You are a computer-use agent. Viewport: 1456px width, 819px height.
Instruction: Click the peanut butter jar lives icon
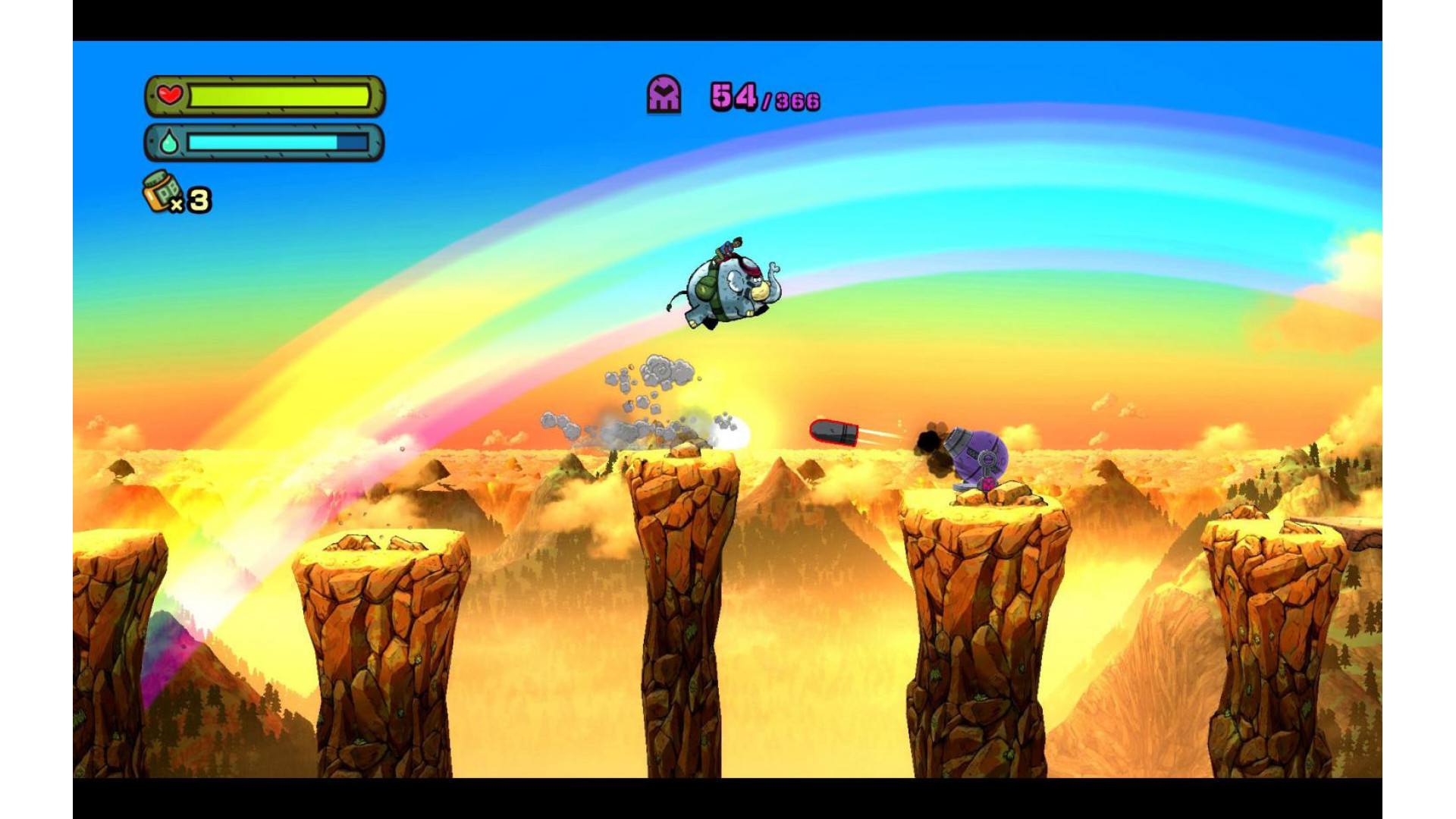(162, 191)
